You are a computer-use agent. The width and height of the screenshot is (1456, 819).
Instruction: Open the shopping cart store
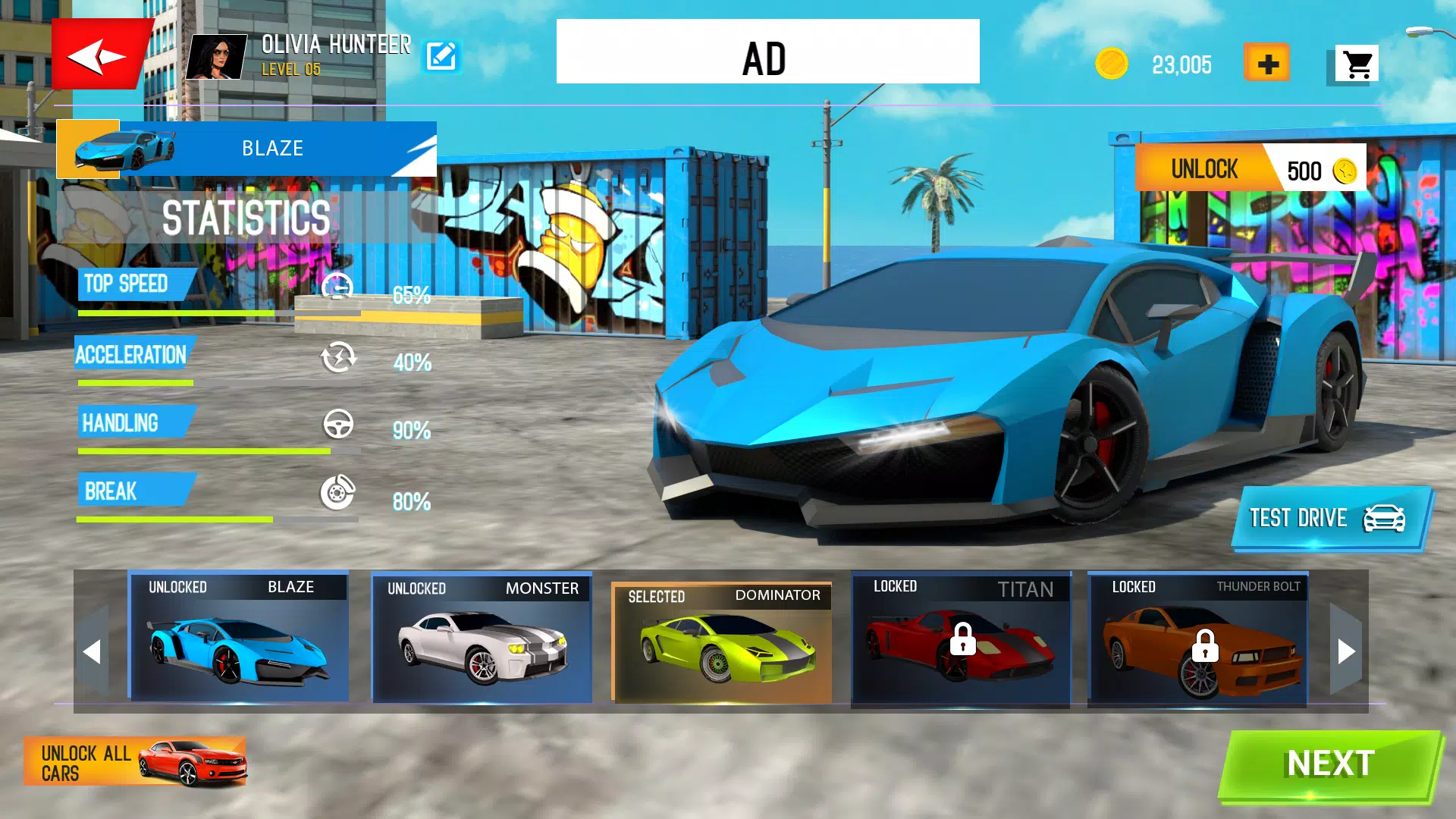(1356, 64)
